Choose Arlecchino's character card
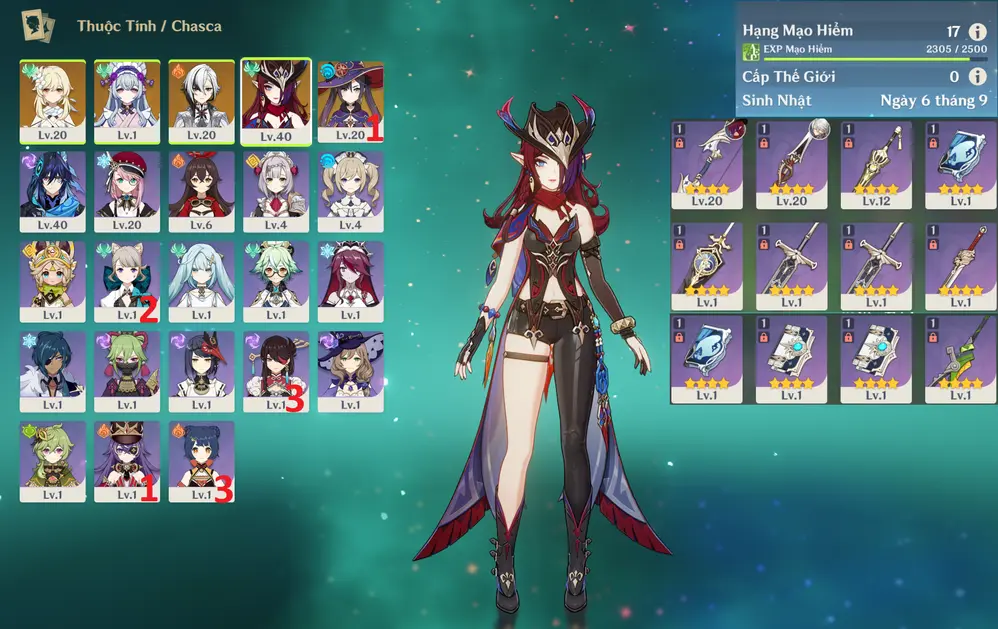Viewport: 998px width, 629px height. point(201,100)
